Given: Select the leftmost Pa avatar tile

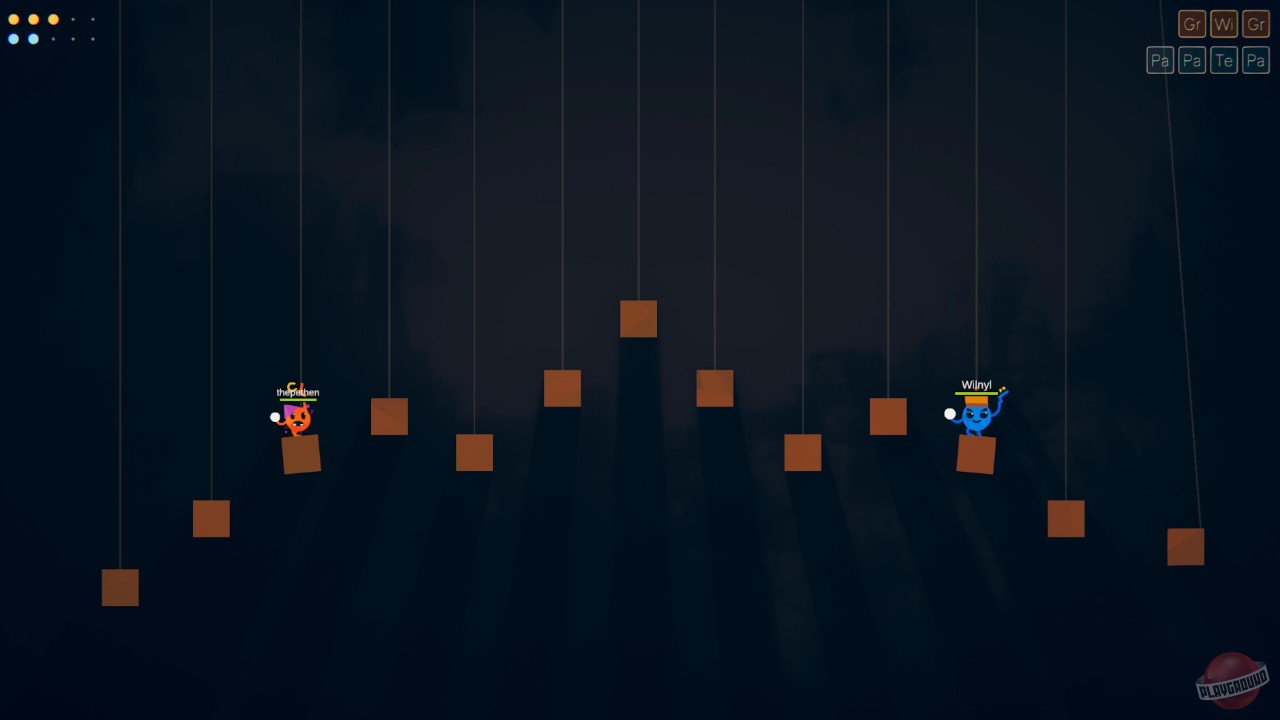Looking at the screenshot, I should 1160,60.
